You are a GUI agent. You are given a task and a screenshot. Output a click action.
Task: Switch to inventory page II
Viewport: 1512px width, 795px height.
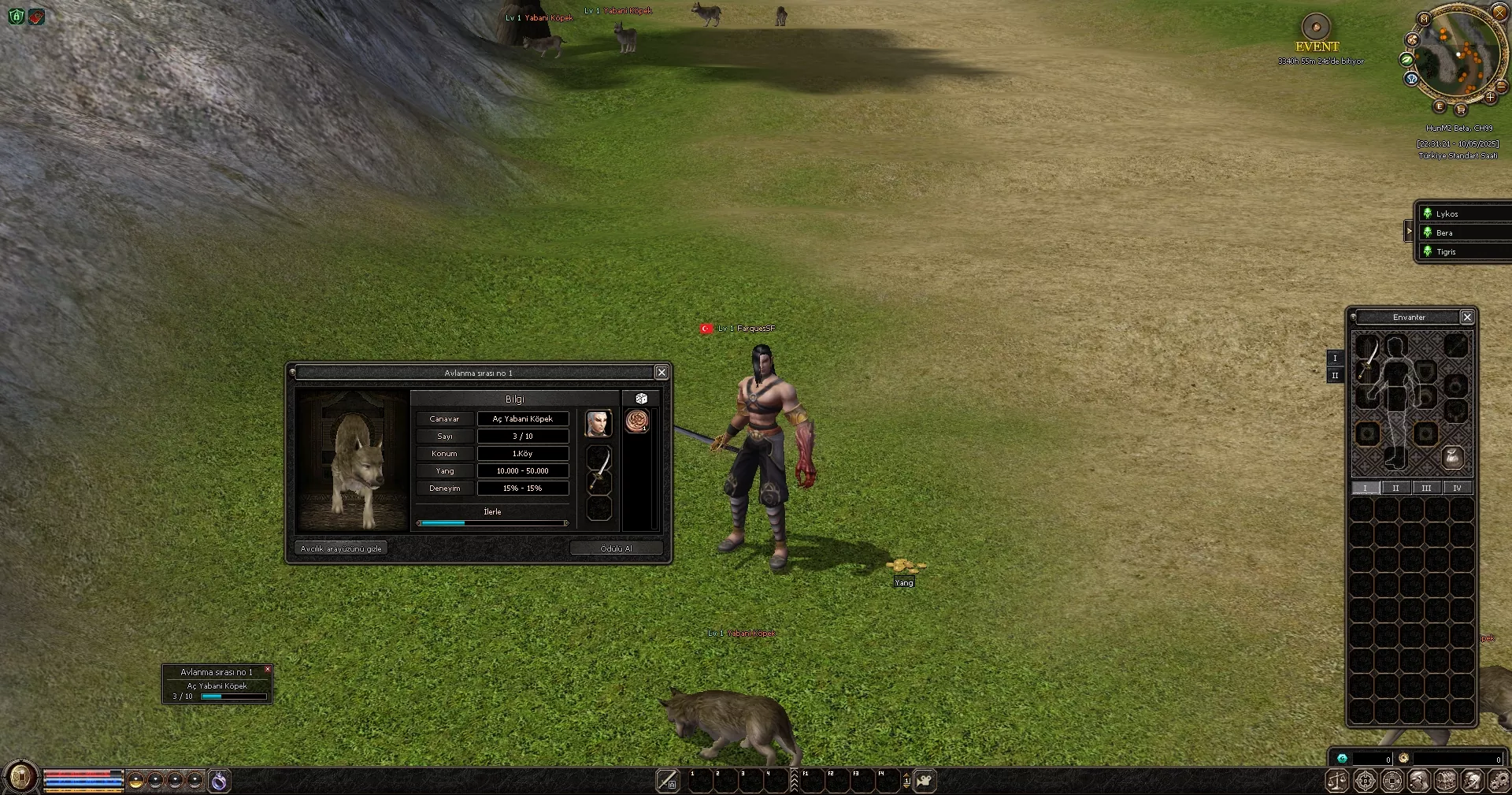click(x=1395, y=489)
